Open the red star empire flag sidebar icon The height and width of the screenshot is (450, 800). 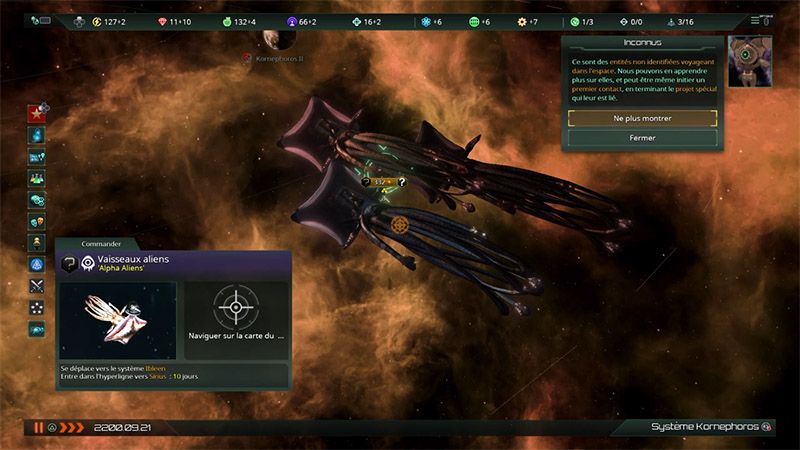(37, 110)
